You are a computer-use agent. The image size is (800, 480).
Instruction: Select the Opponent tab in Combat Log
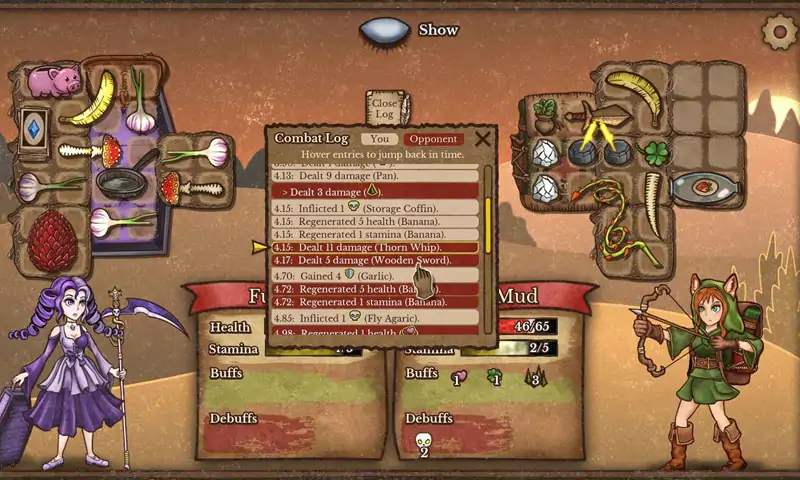coord(433,139)
